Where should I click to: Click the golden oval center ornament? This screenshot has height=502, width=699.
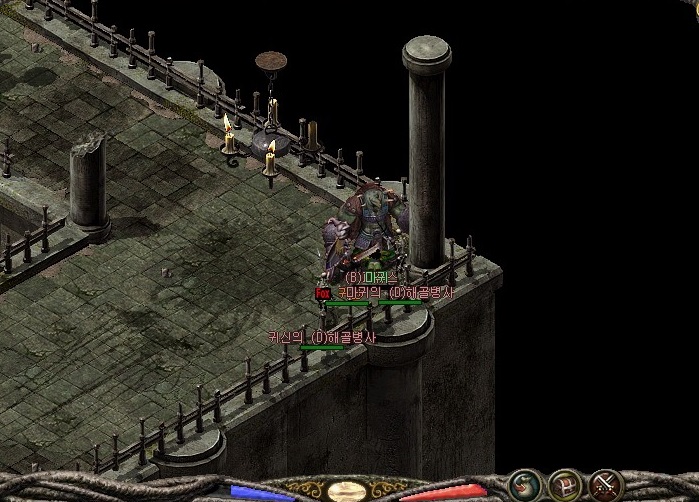[x=346, y=491]
